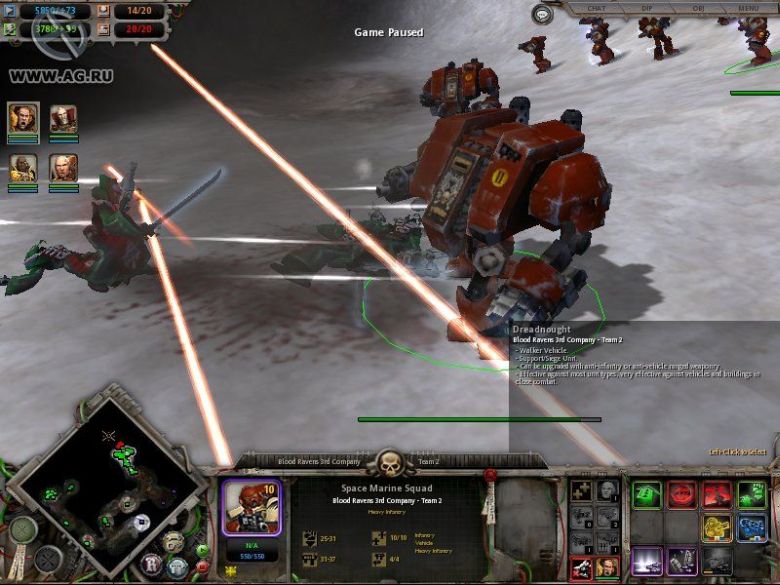Click the reinforce squad plus icon

[x=582, y=491]
